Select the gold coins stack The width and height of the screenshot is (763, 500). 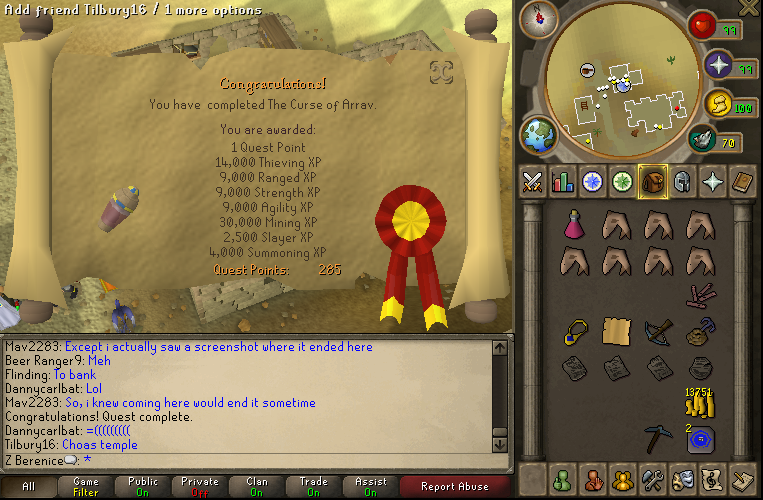[698, 401]
